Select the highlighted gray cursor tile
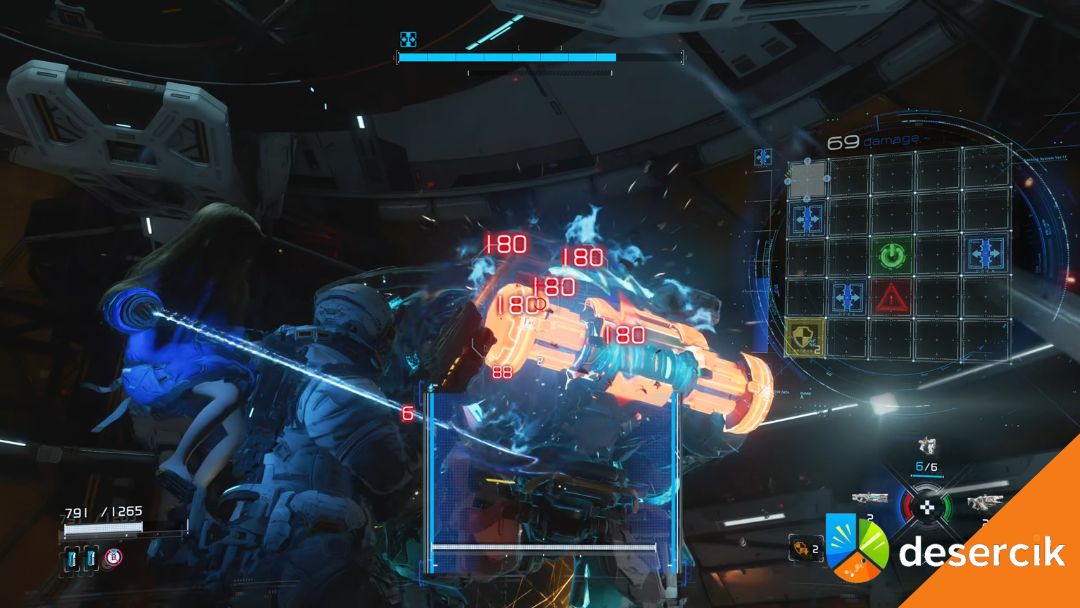Image resolution: width=1080 pixels, height=608 pixels. [x=806, y=180]
